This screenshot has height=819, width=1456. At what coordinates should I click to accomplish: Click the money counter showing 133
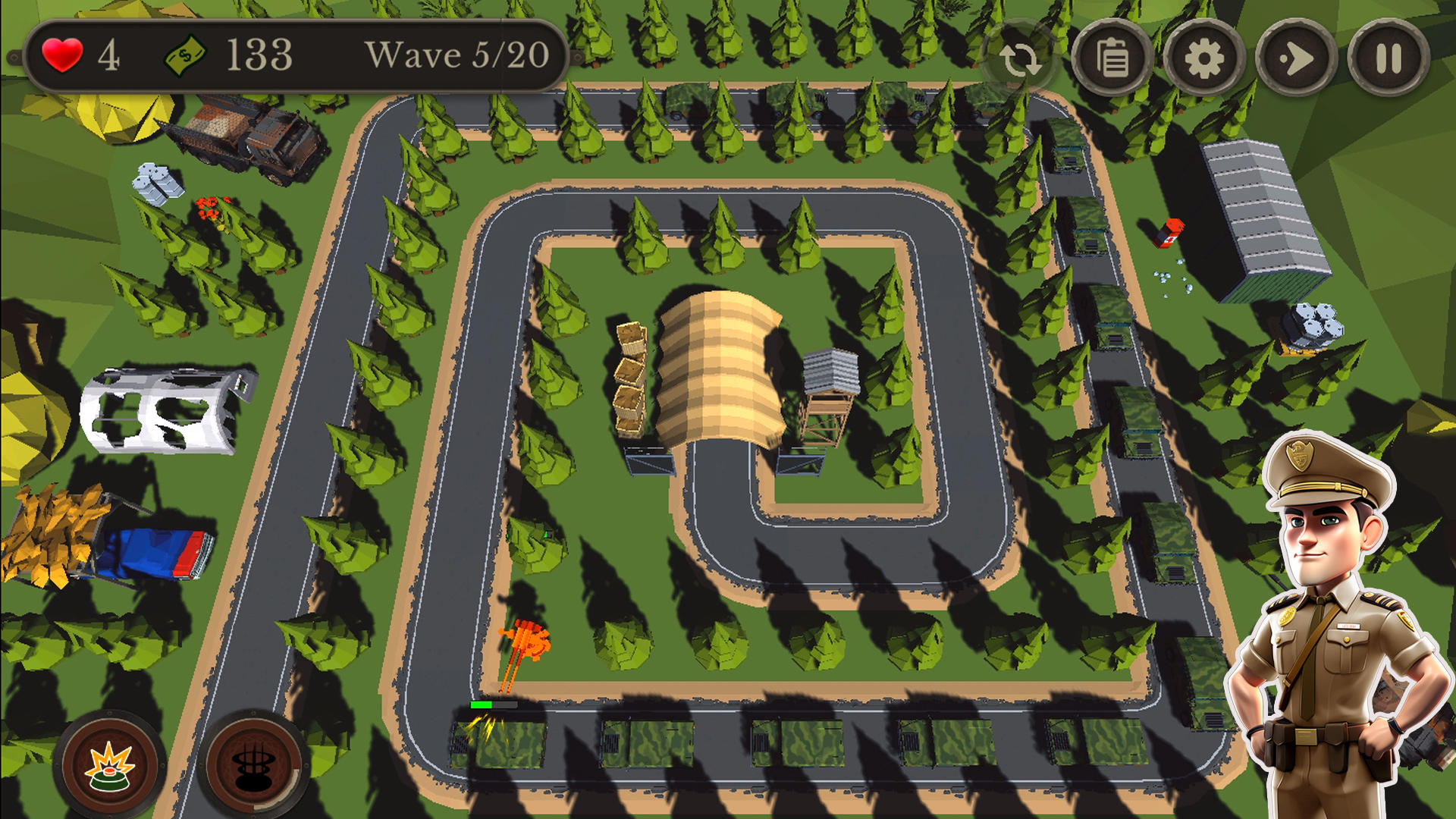tap(258, 54)
